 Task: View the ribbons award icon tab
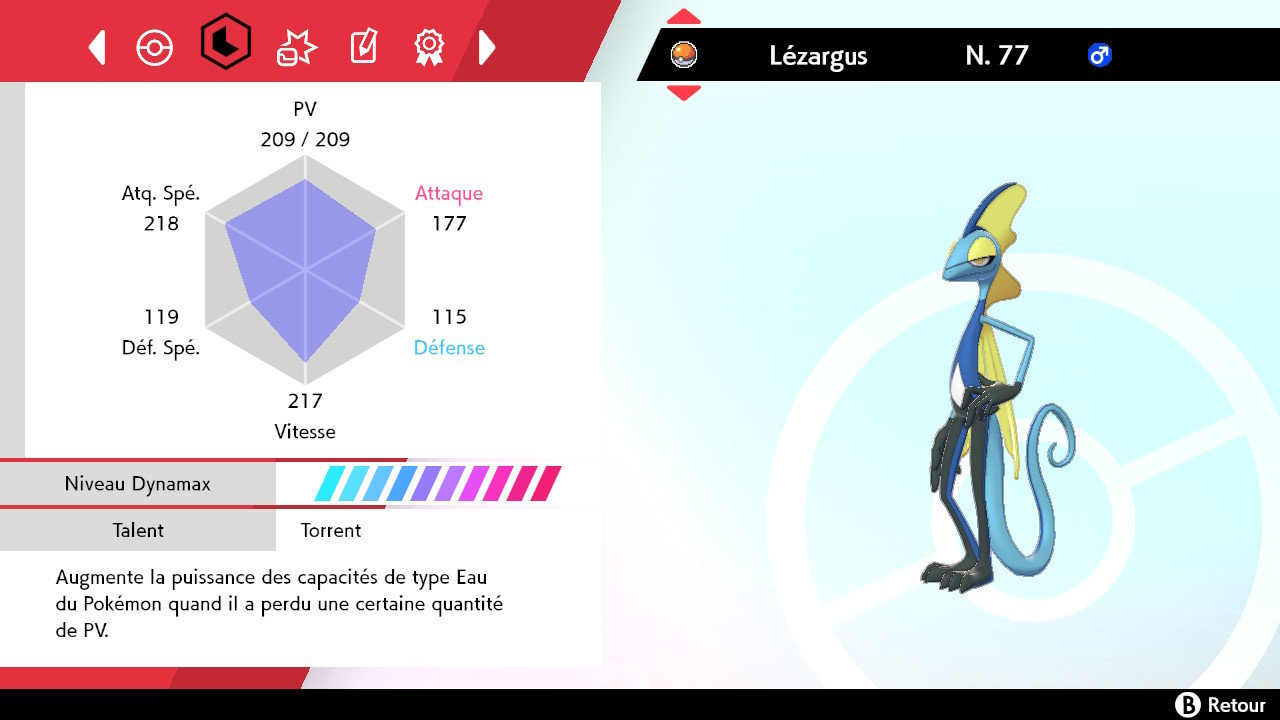429,46
